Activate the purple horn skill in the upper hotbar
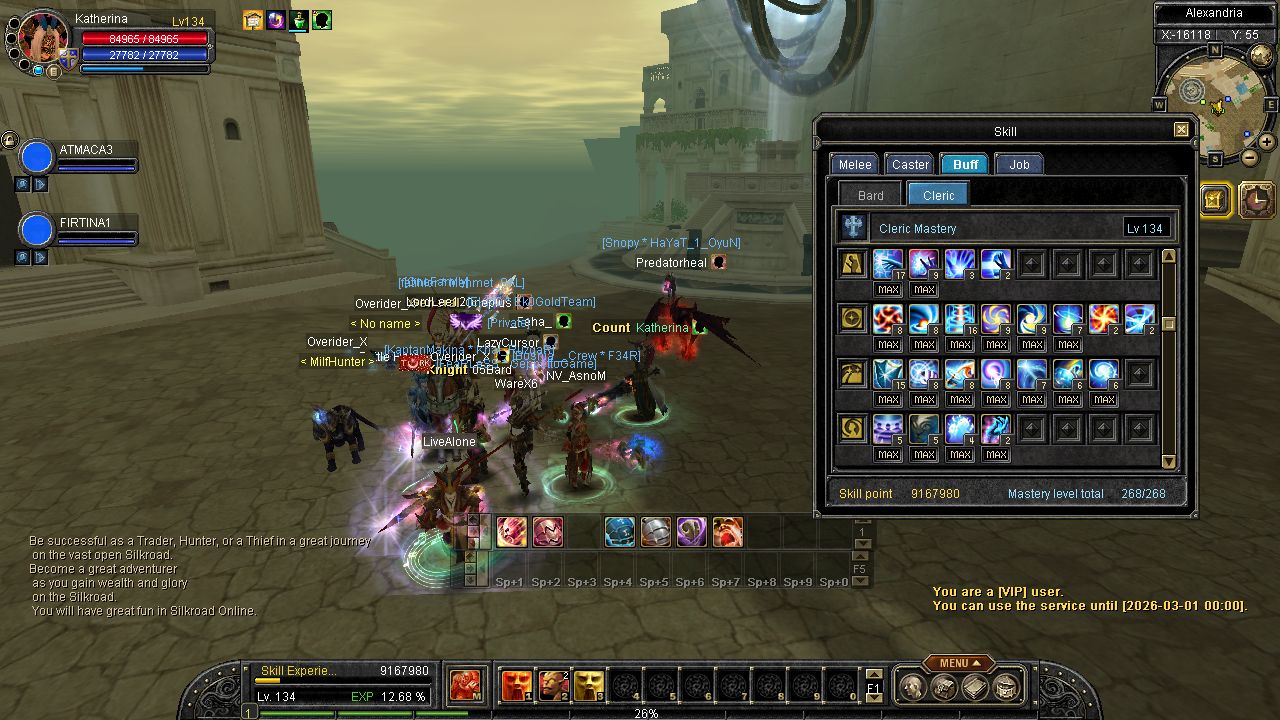The height and width of the screenshot is (720, 1280). [x=691, y=532]
